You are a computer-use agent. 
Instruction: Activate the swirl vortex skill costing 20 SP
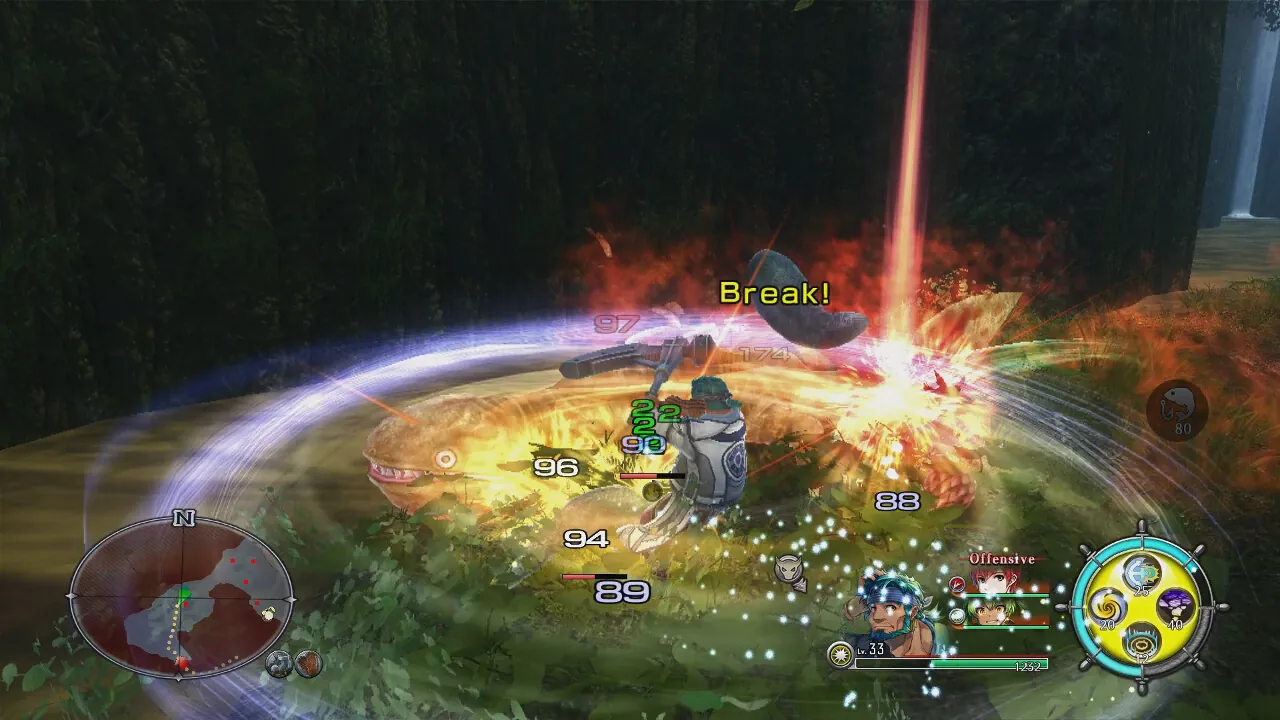1109,606
